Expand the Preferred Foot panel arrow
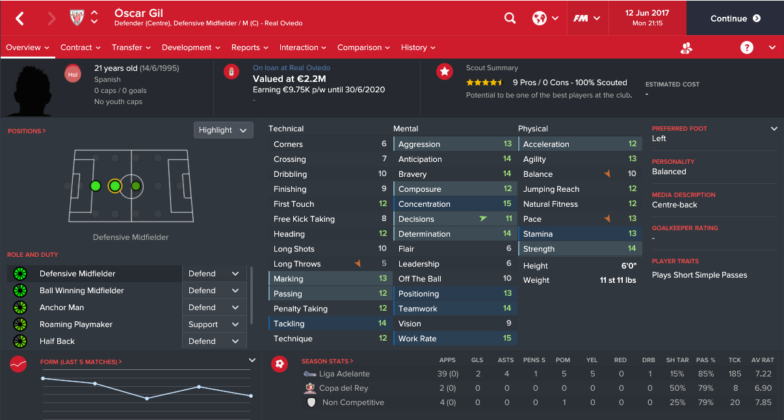Image resolution: width=784 pixels, height=420 pixels. click(773, 129)
